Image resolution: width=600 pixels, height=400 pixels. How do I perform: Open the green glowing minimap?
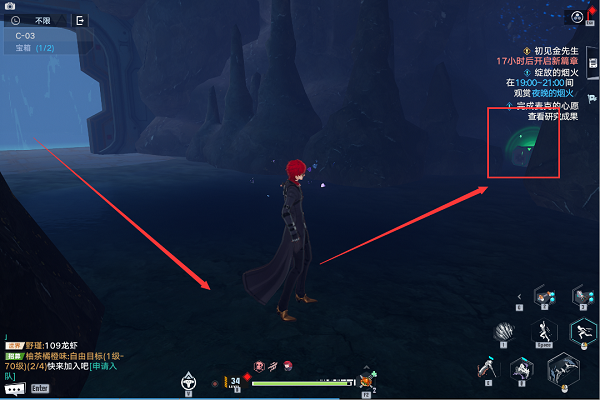(x=522, y=142)
